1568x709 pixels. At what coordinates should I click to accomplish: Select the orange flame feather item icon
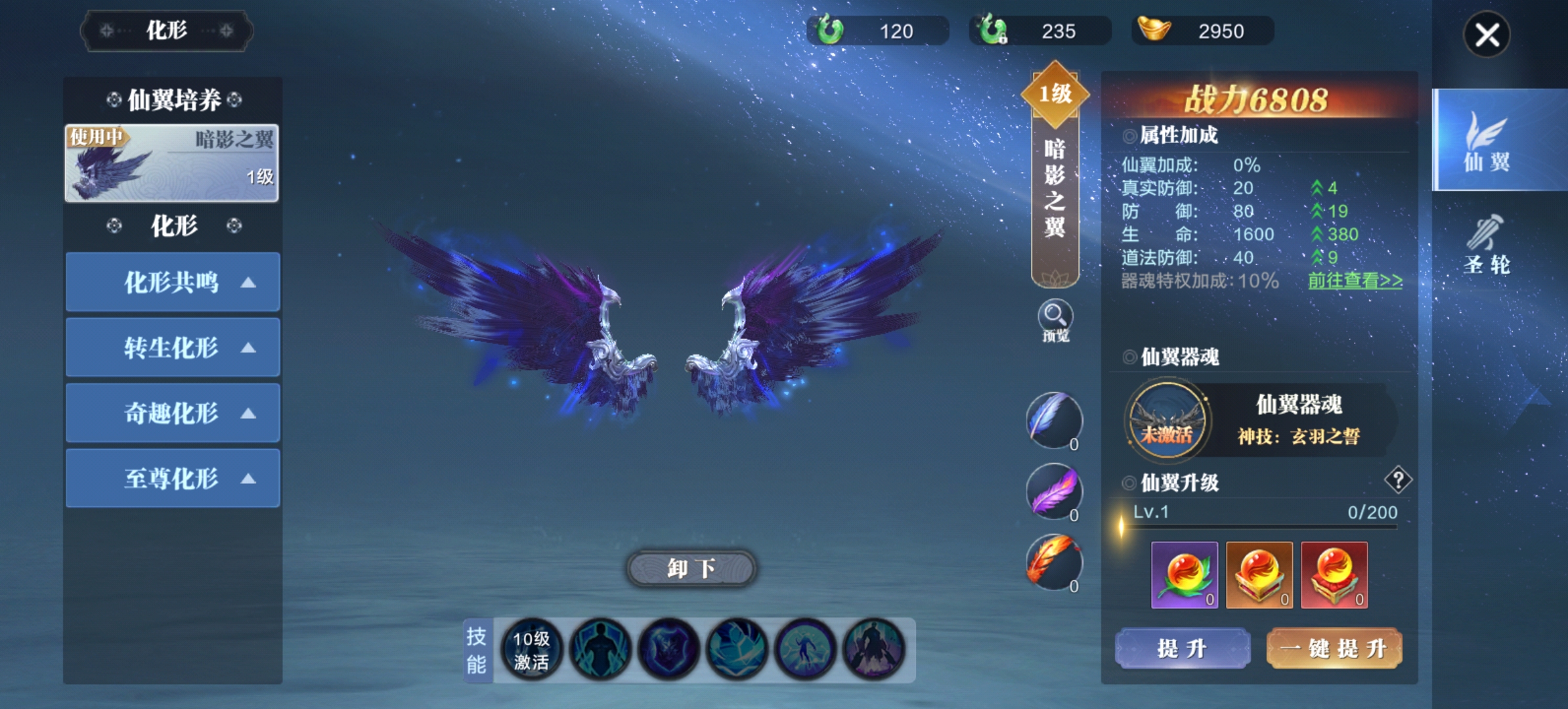(1054, 562)
